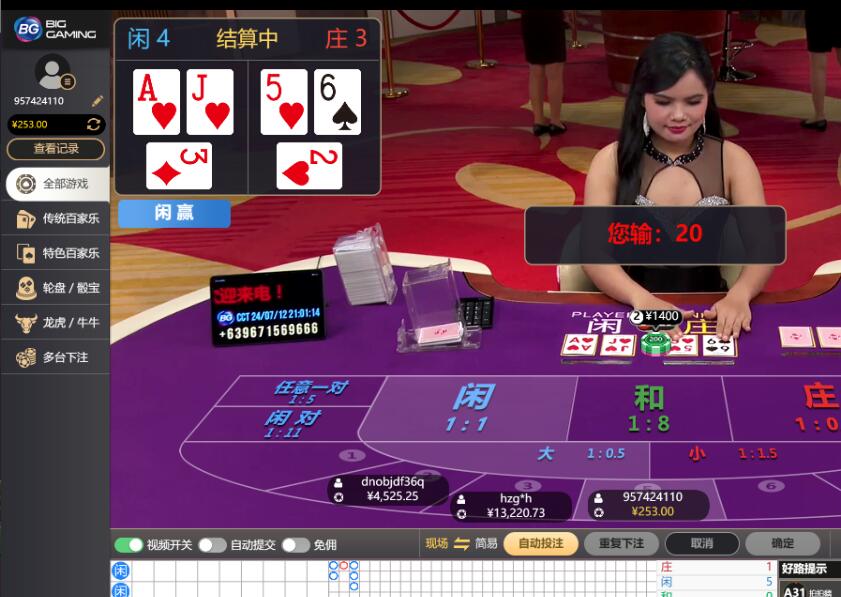841x597 pixels.
Task: Place a bet on the 闲 1:1 area
Action: (x=472, y=407)
